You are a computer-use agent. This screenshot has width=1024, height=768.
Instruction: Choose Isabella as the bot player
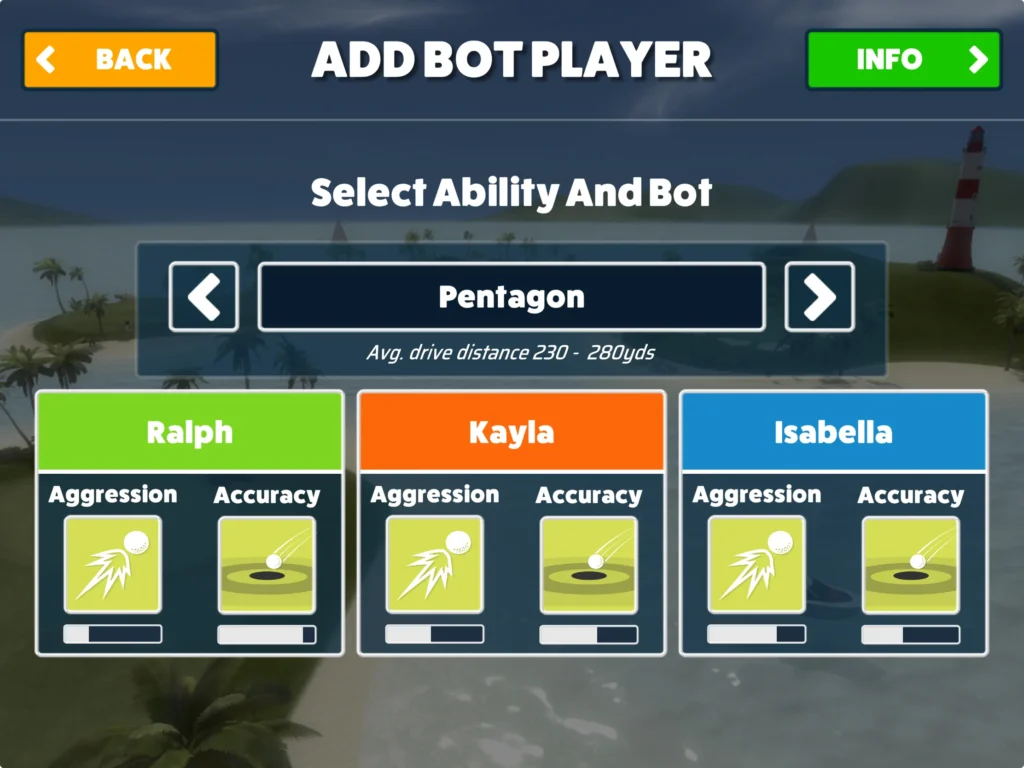833,432
